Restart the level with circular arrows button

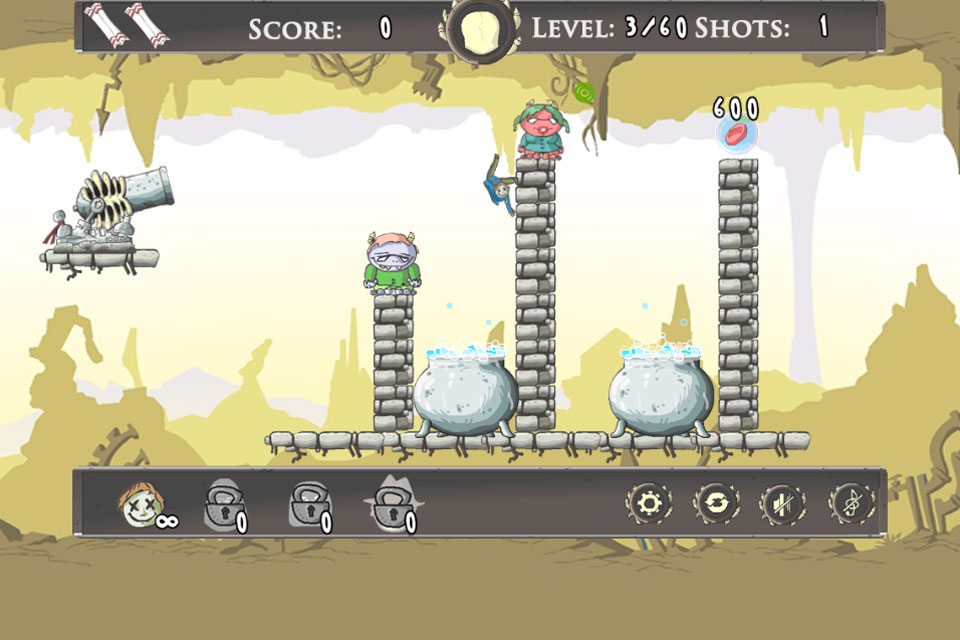click(x=715, y=503)
